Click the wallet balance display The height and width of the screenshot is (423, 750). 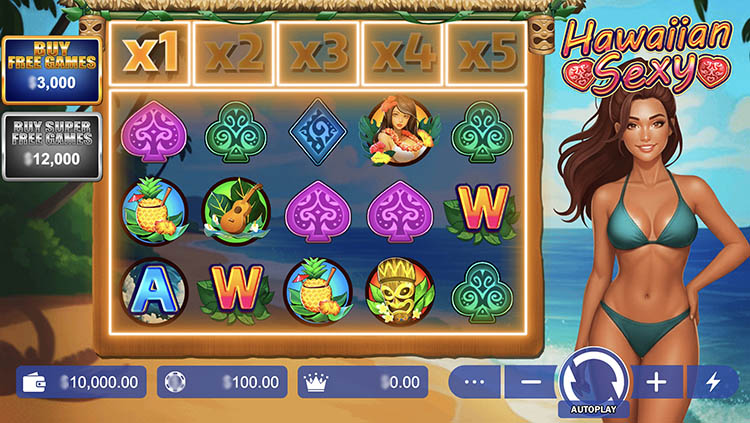81,382
